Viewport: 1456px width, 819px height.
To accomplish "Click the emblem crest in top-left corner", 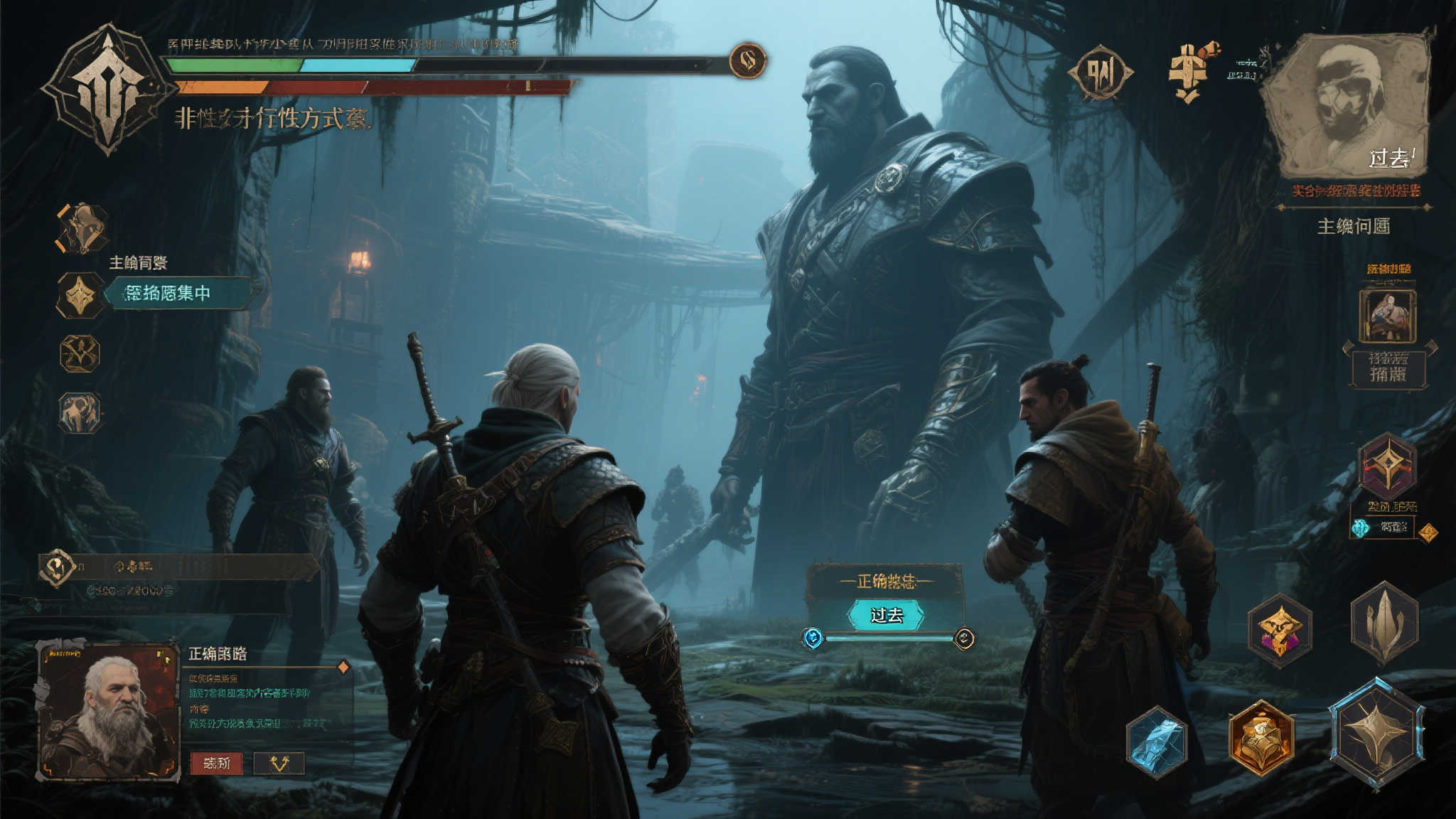I will 107,89.
